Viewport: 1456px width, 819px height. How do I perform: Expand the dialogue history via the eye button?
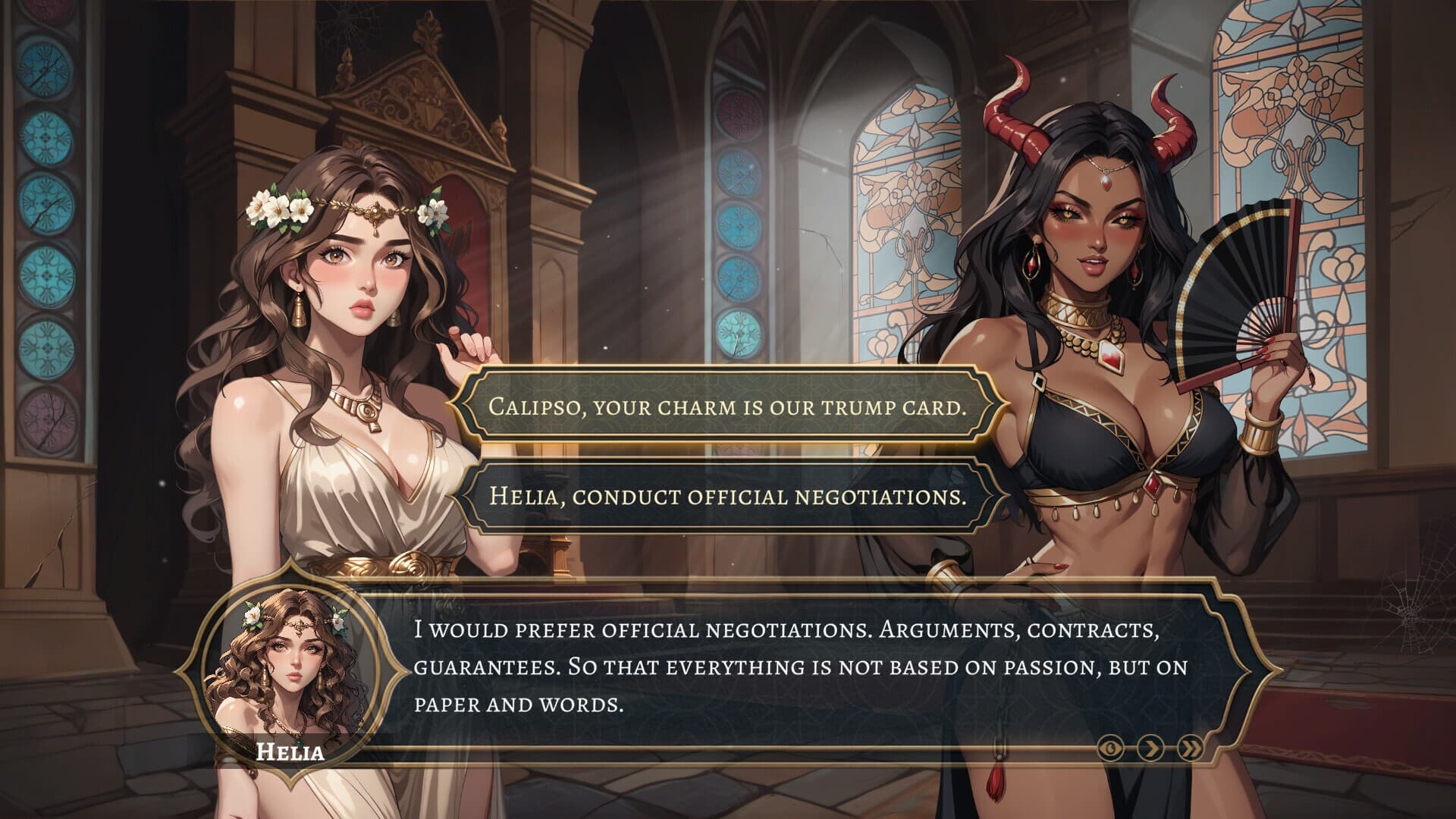(x=1109, y=748)
